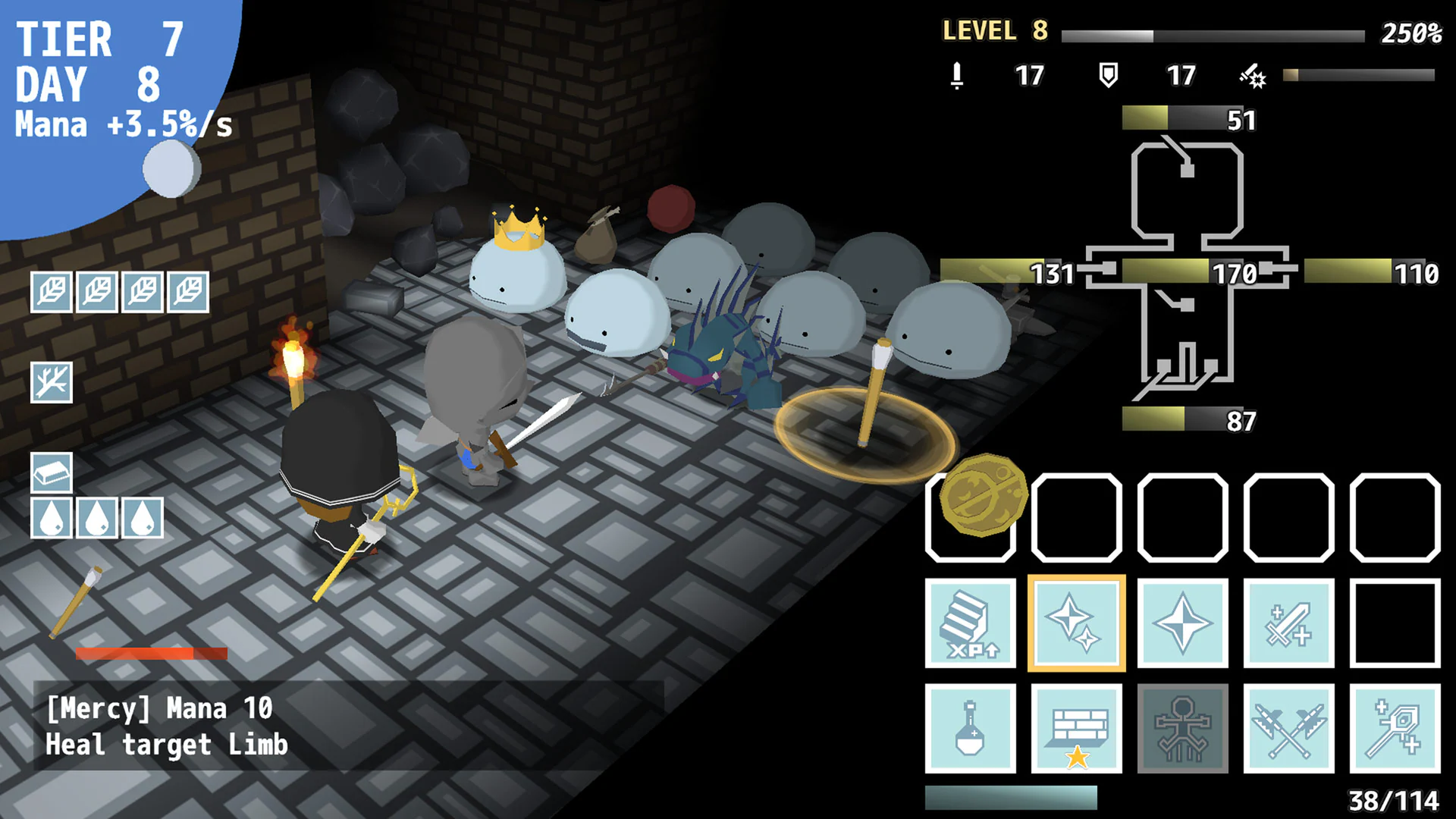This screenshot has width=1456, height=819.
Task: Select the healing potion skill
Action: [x=971, y=730]
